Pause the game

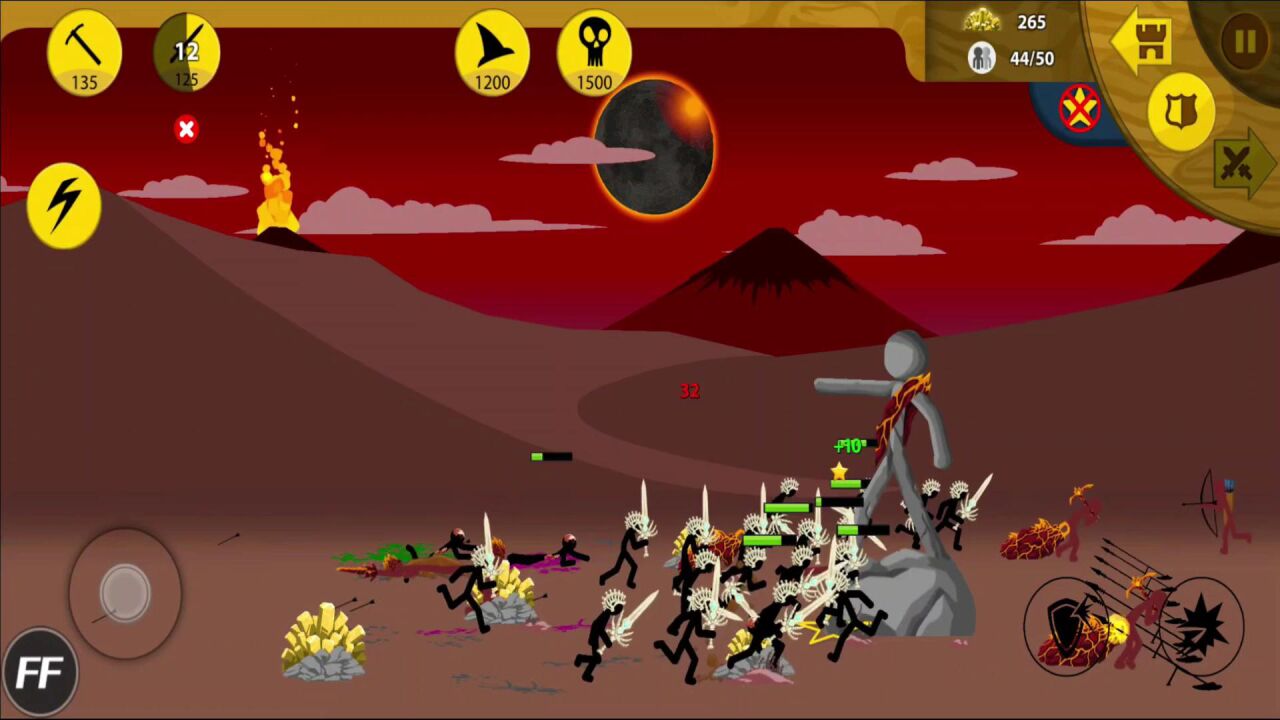[1245, 42]
